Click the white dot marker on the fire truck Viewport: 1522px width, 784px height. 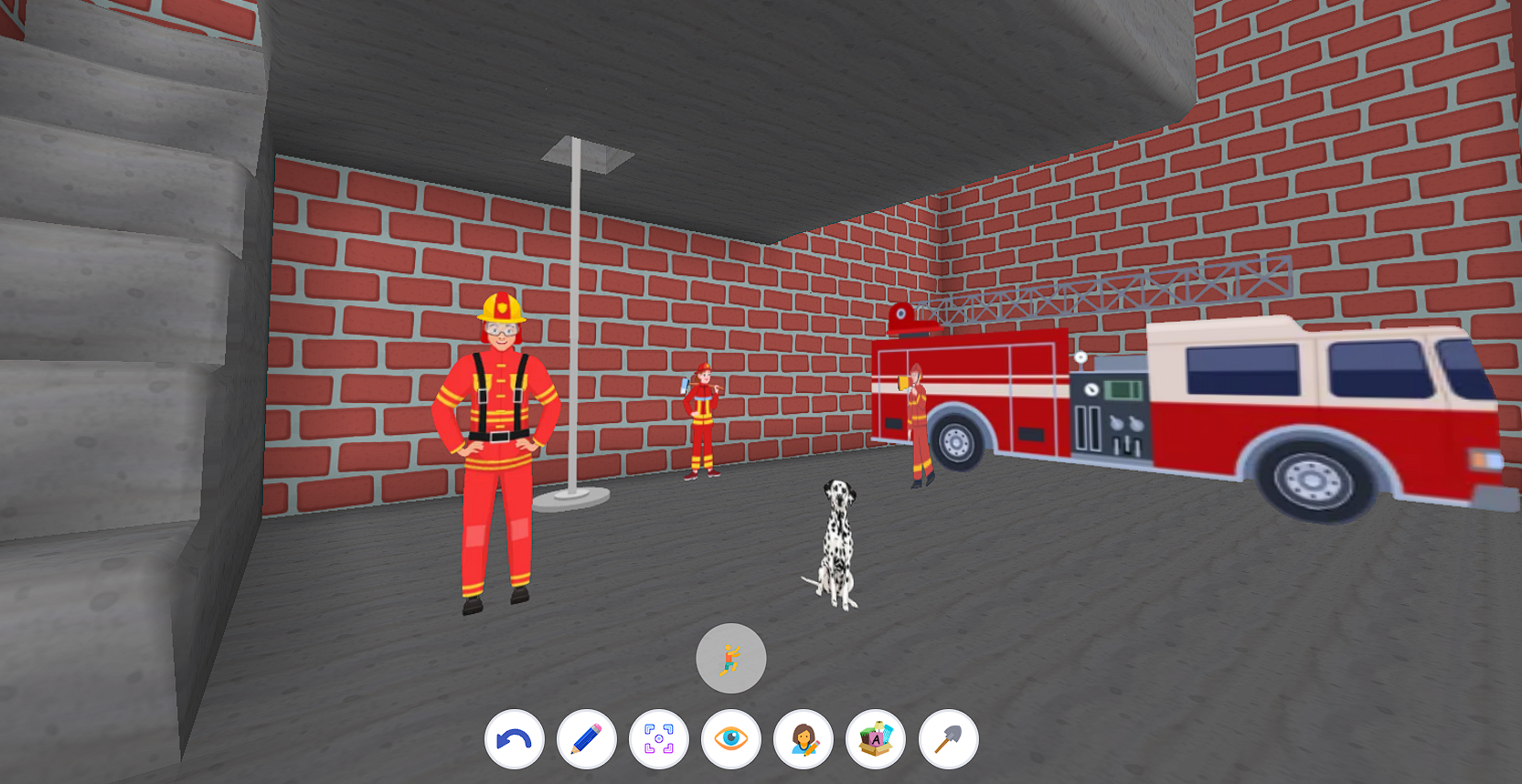tap(1080, 355)
